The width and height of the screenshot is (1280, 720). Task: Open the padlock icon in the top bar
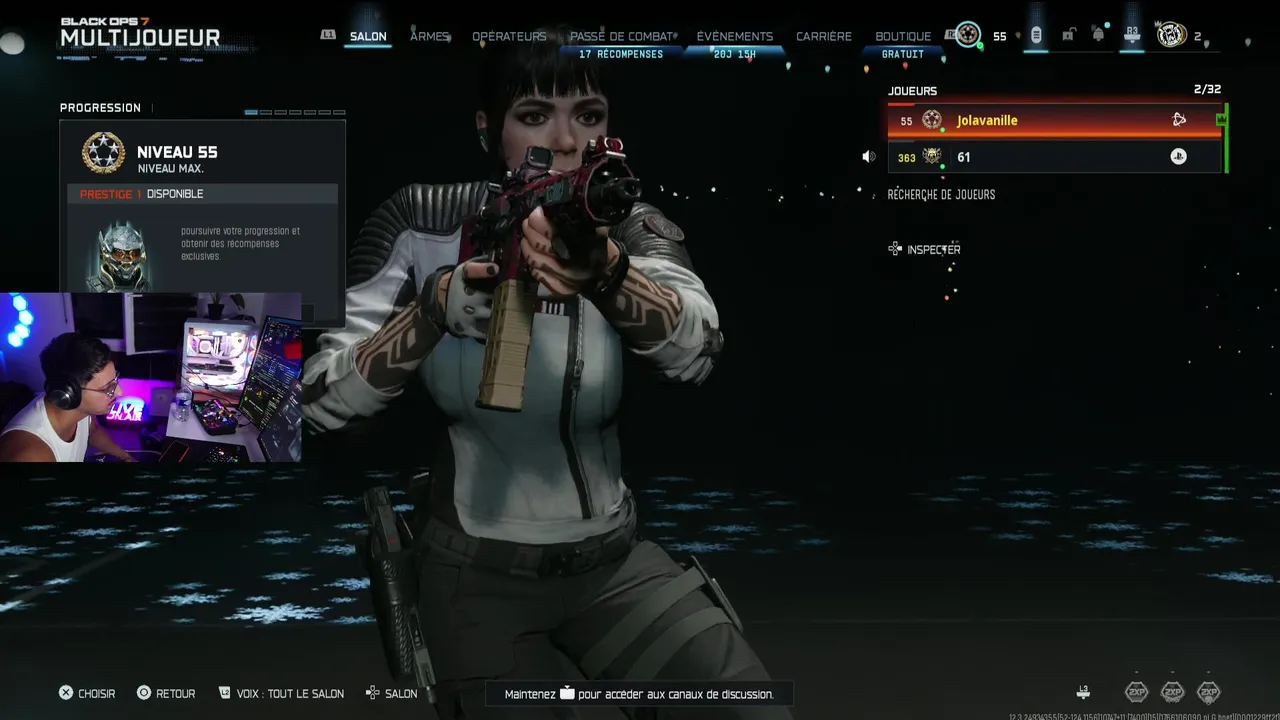click(x=1068, y=35)
